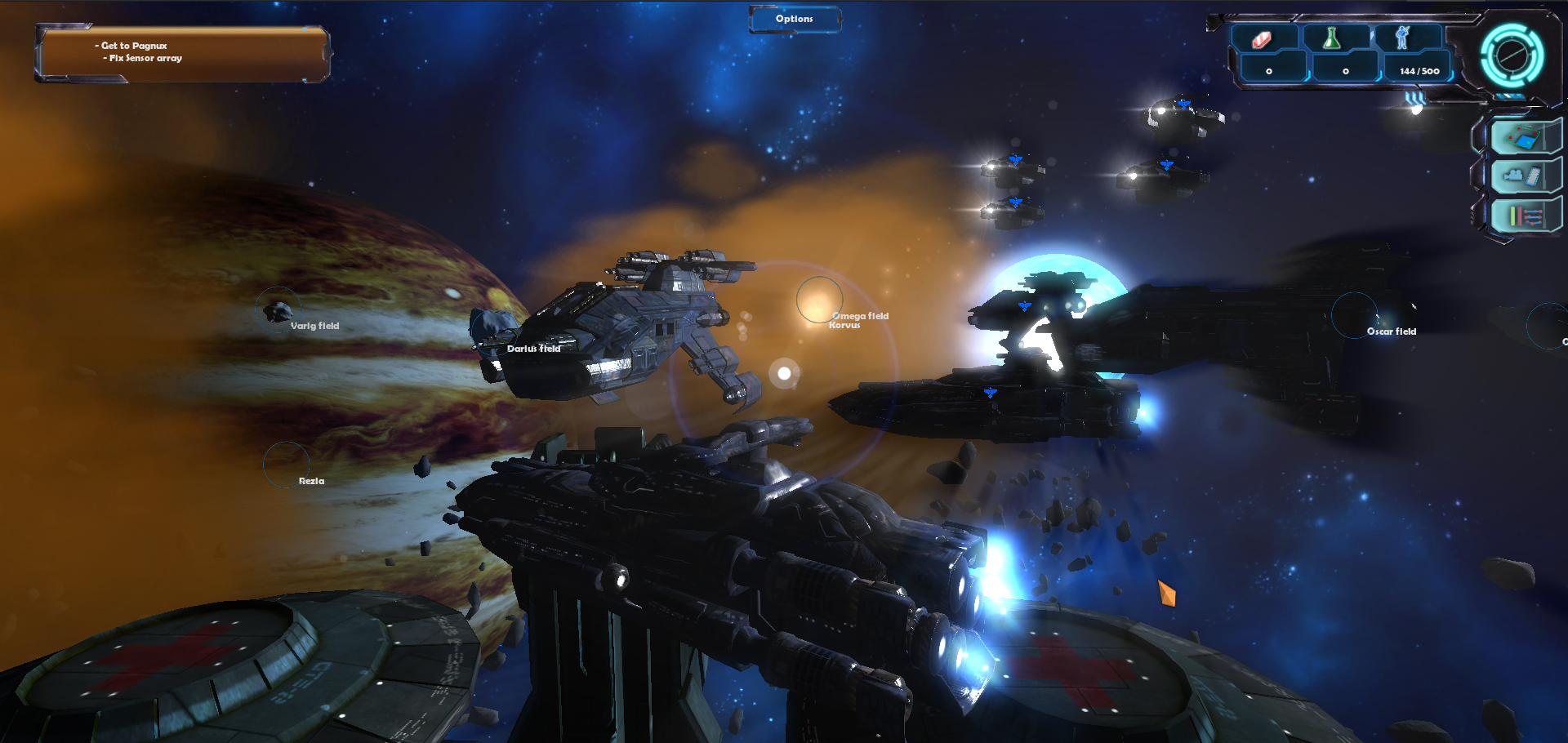Select the Oscar field map marker
This screenshot has height=743, width=1568.
click(x=1354, y=315)
